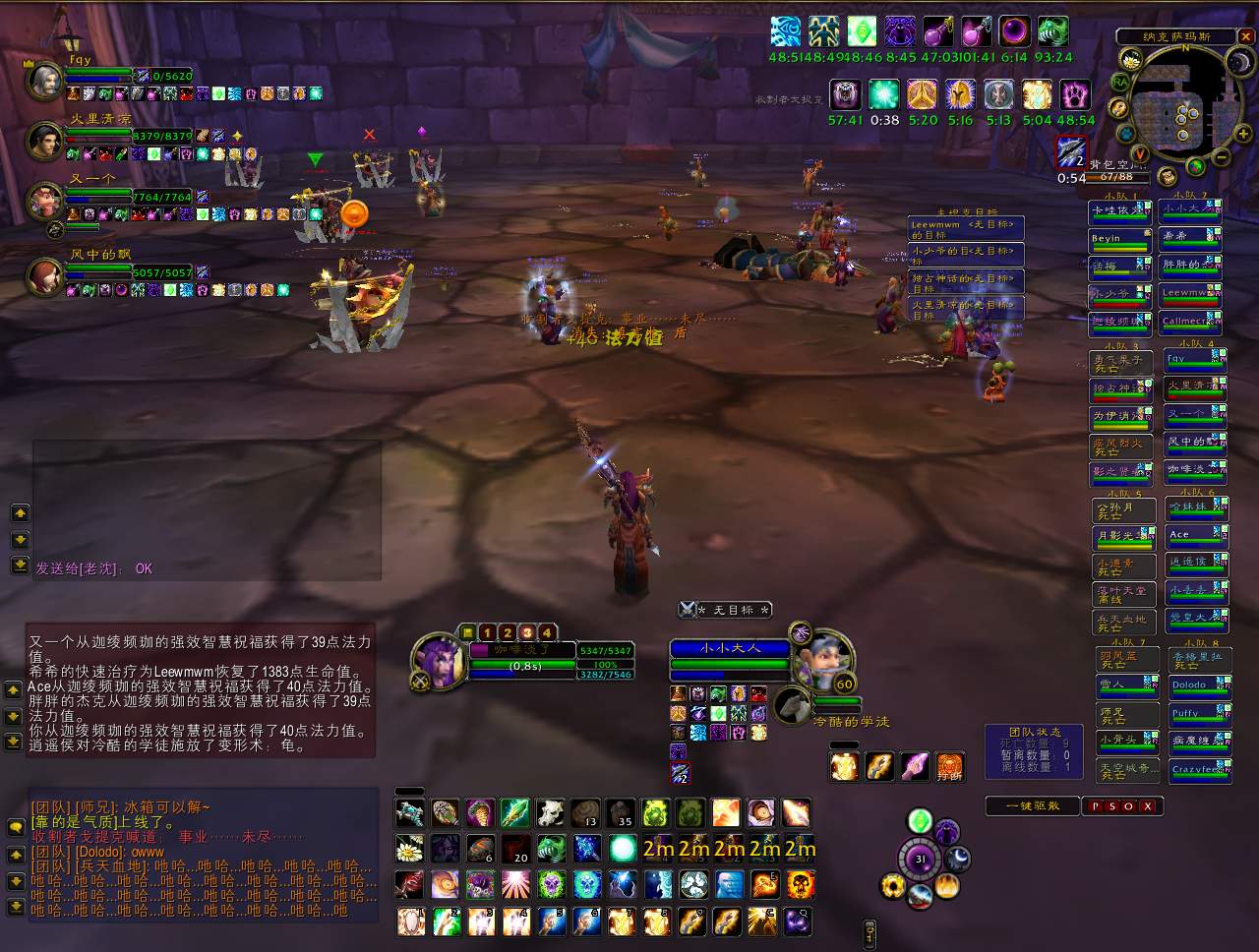
Task: Click target 小小大人's portrait
Action: coord(824,657)
